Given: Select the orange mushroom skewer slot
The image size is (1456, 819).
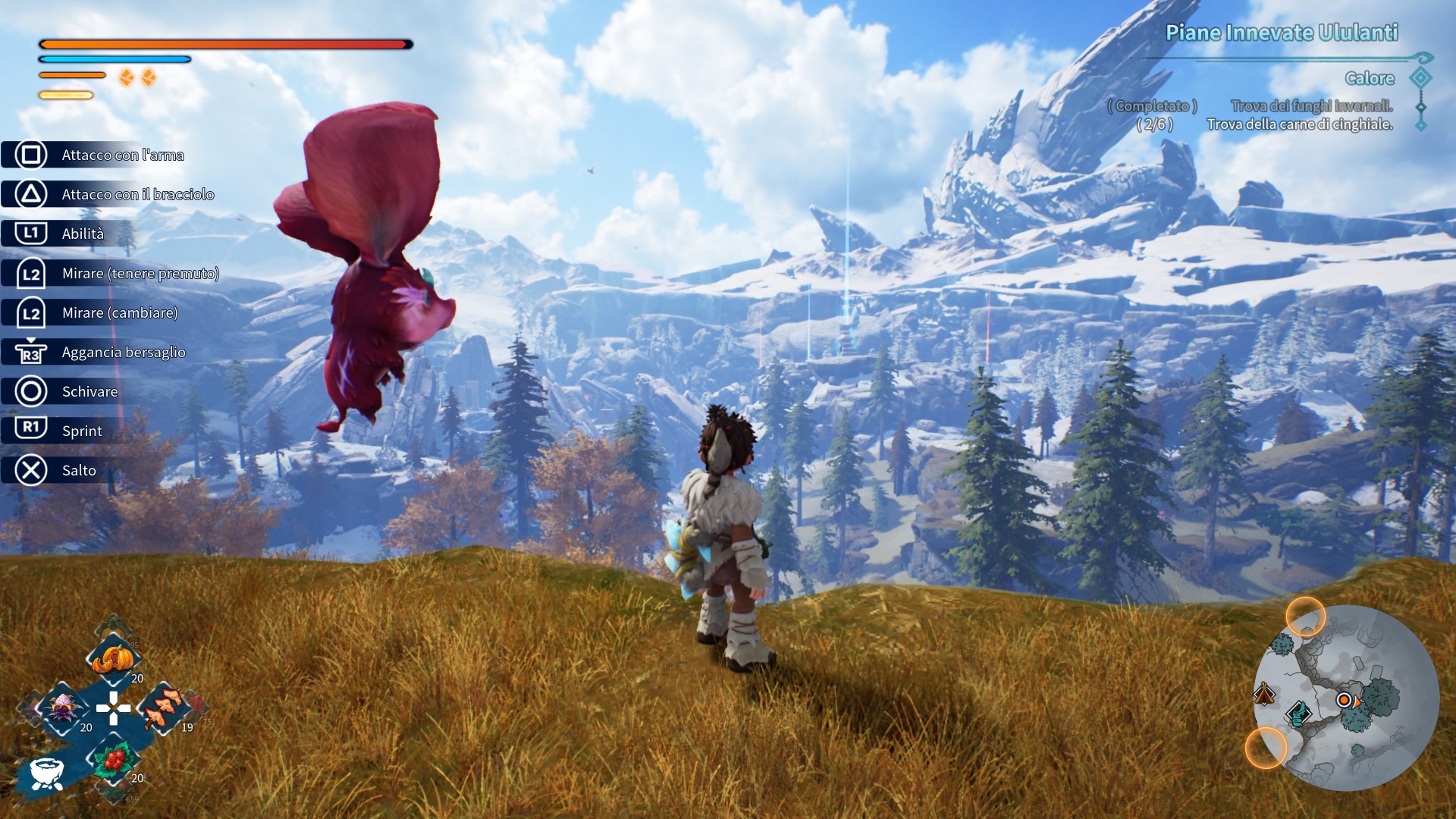Looking at the screenshot, I should coord(163,708).
